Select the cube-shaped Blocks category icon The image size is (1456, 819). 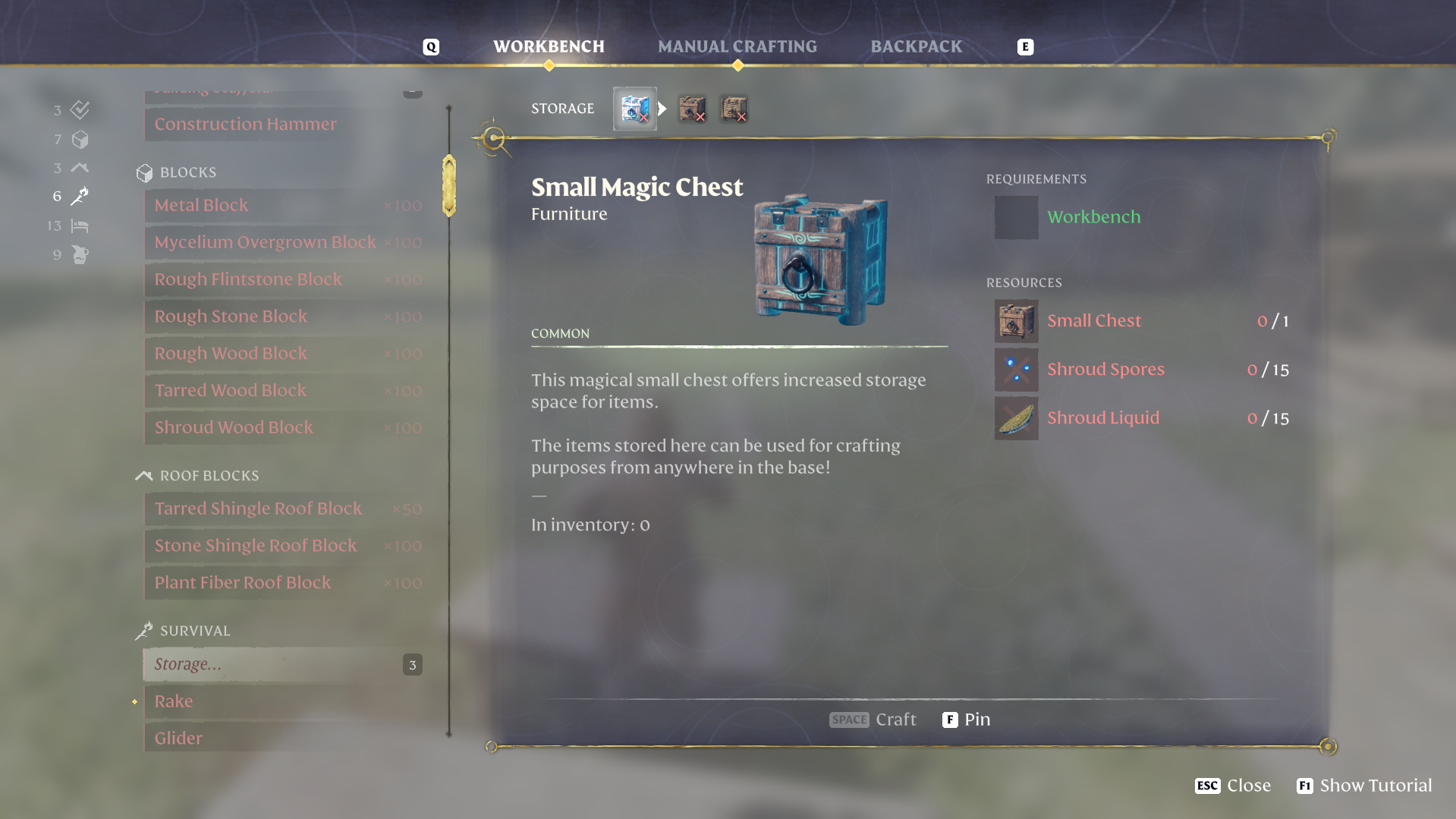[79, 140]
